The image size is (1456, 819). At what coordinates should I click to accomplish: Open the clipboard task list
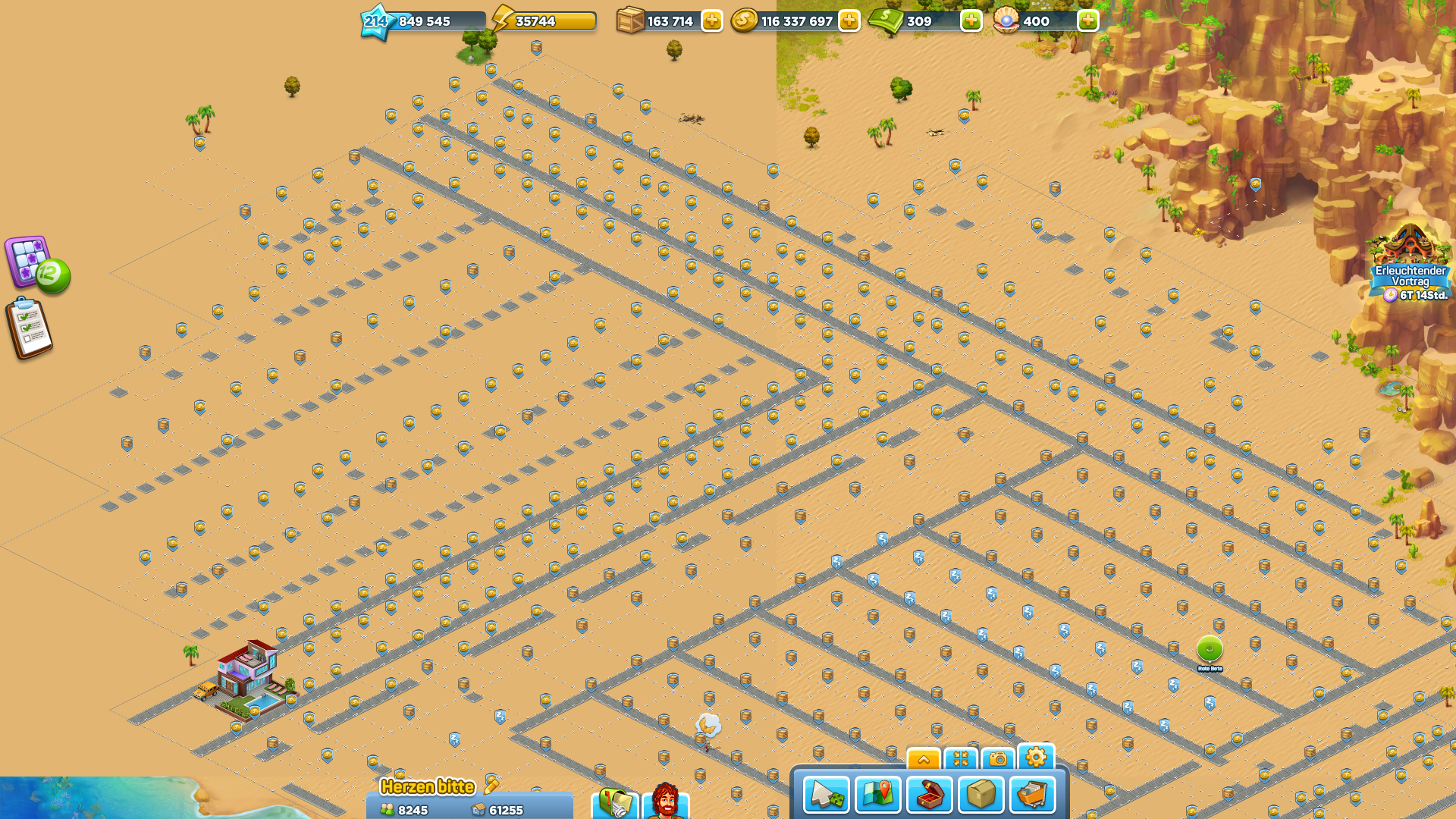(30, 328)
